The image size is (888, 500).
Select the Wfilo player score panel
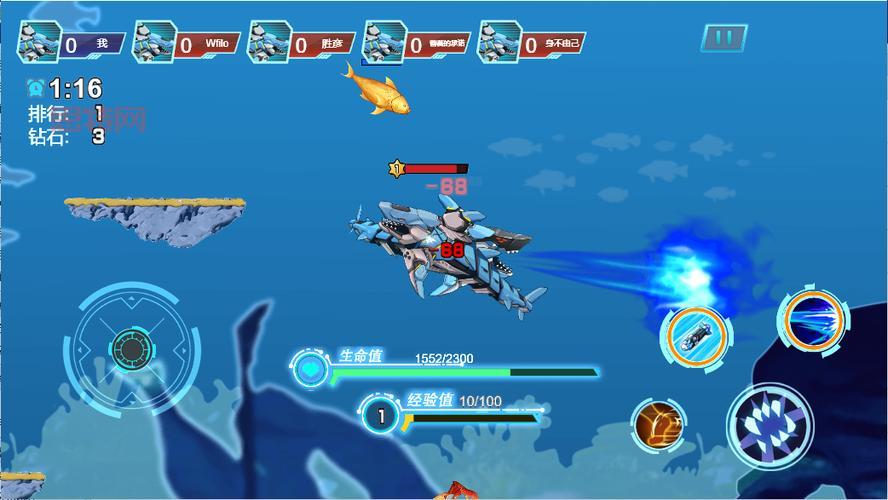pyautogui.click(x=188, y=44)
